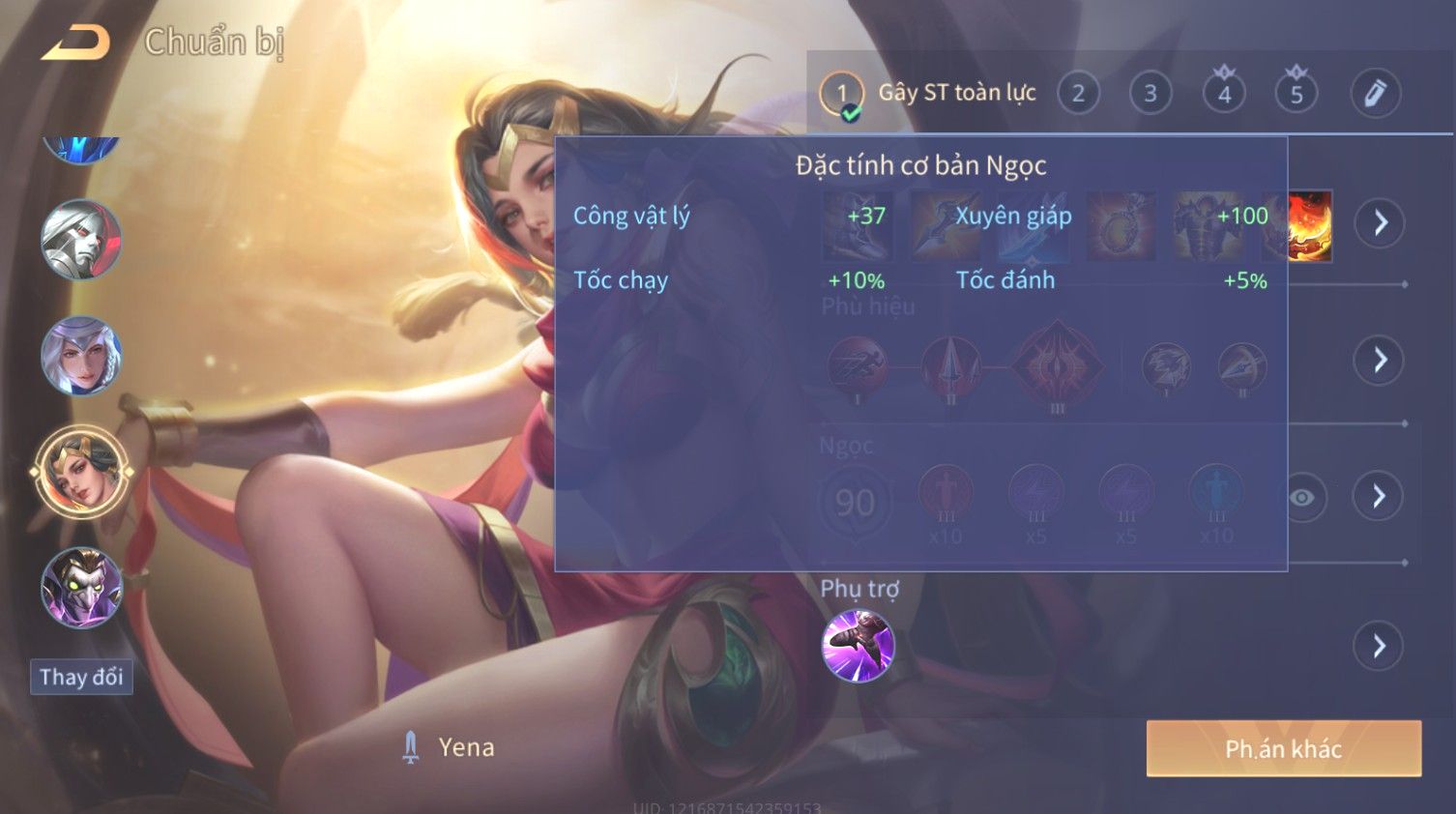Select the red-masked white-haired hero portrait

pyautogui.click(x=81, y=240)
